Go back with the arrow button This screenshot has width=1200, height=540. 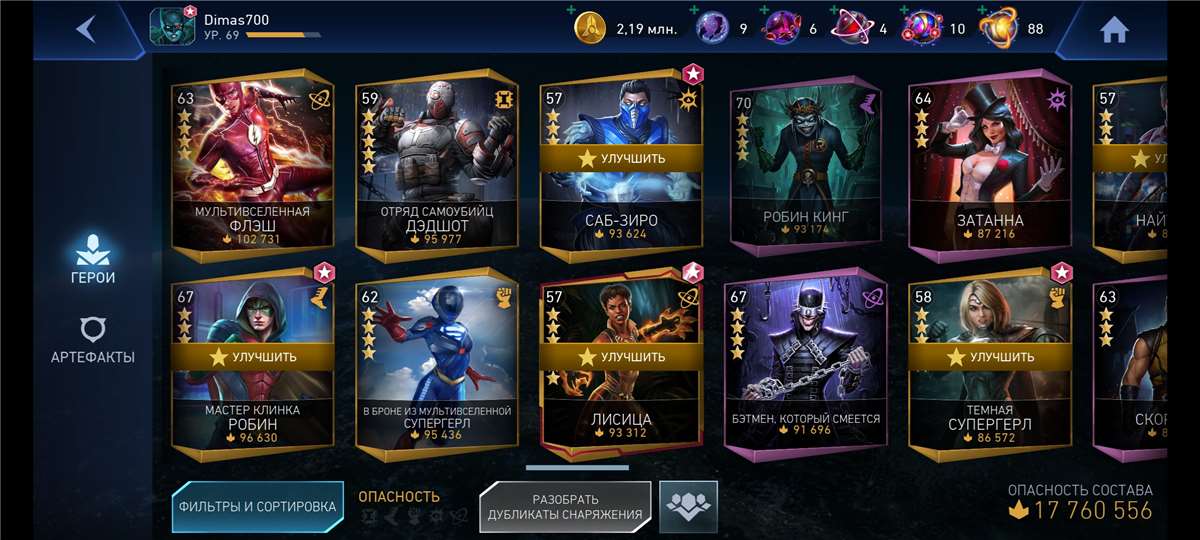(x=86, y=29)
